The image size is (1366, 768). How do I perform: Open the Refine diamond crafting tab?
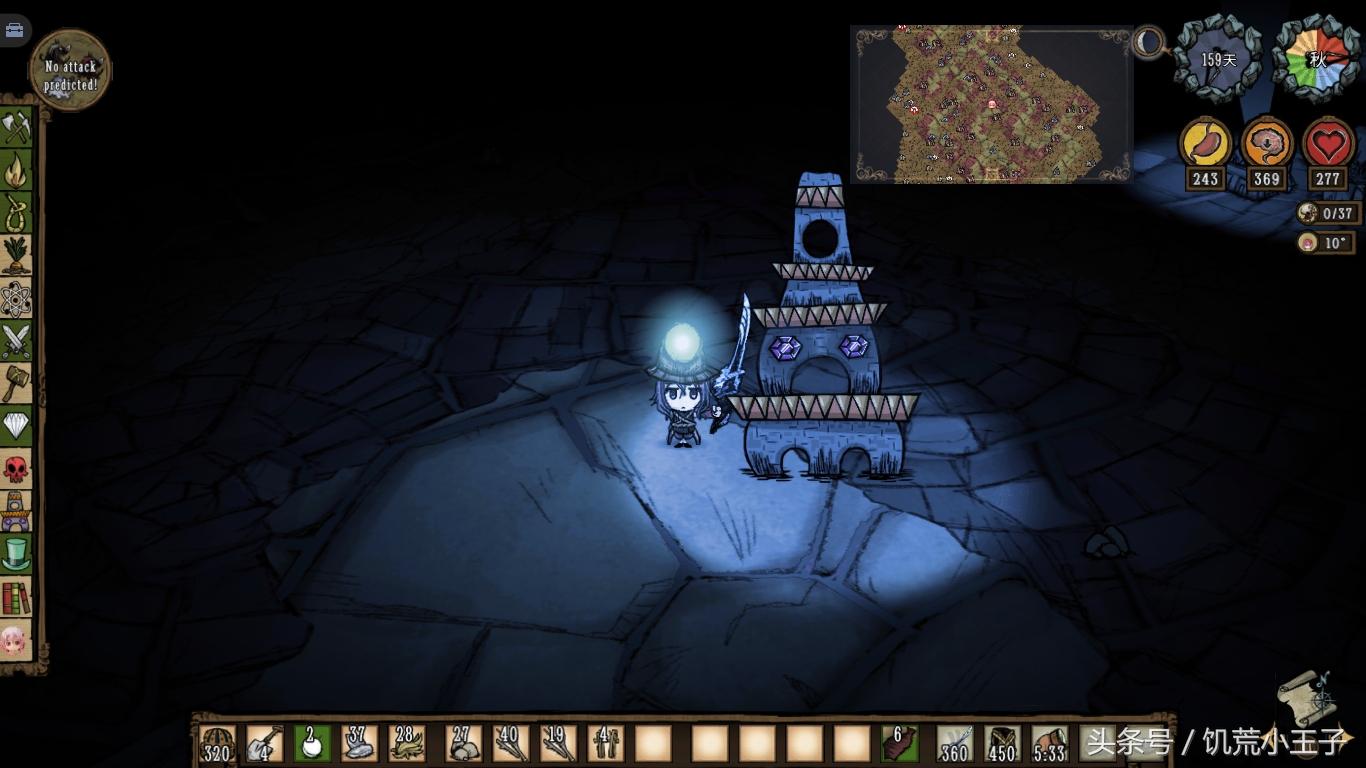16,426
